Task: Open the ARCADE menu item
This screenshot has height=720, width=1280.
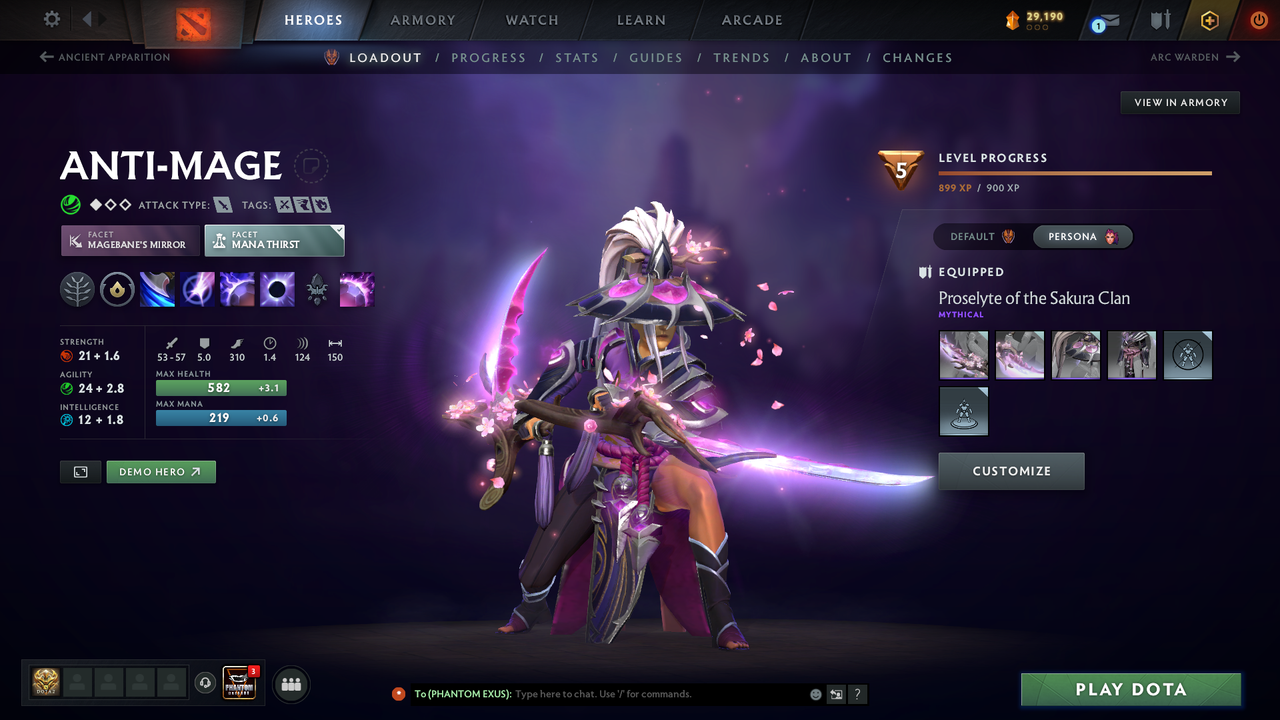Action: [x=751, y=19]
